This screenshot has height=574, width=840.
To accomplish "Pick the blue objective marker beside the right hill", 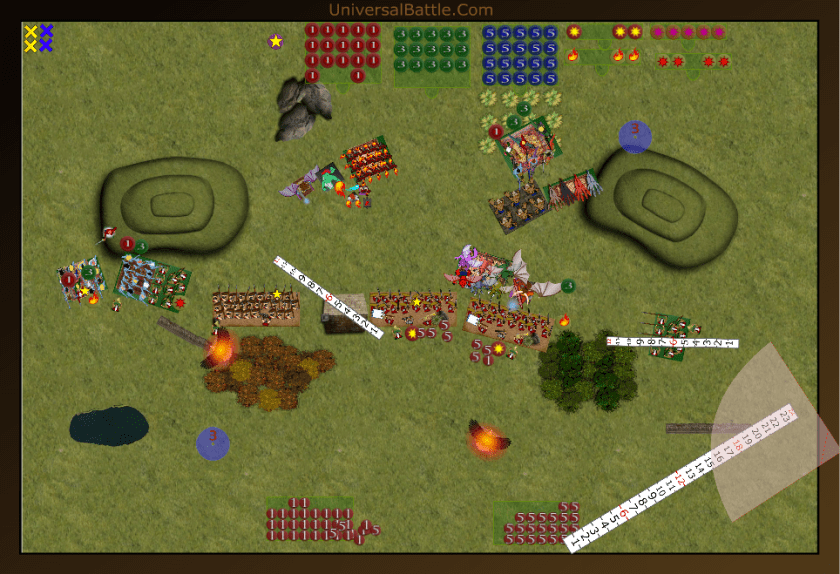I will tap(635, 136).
